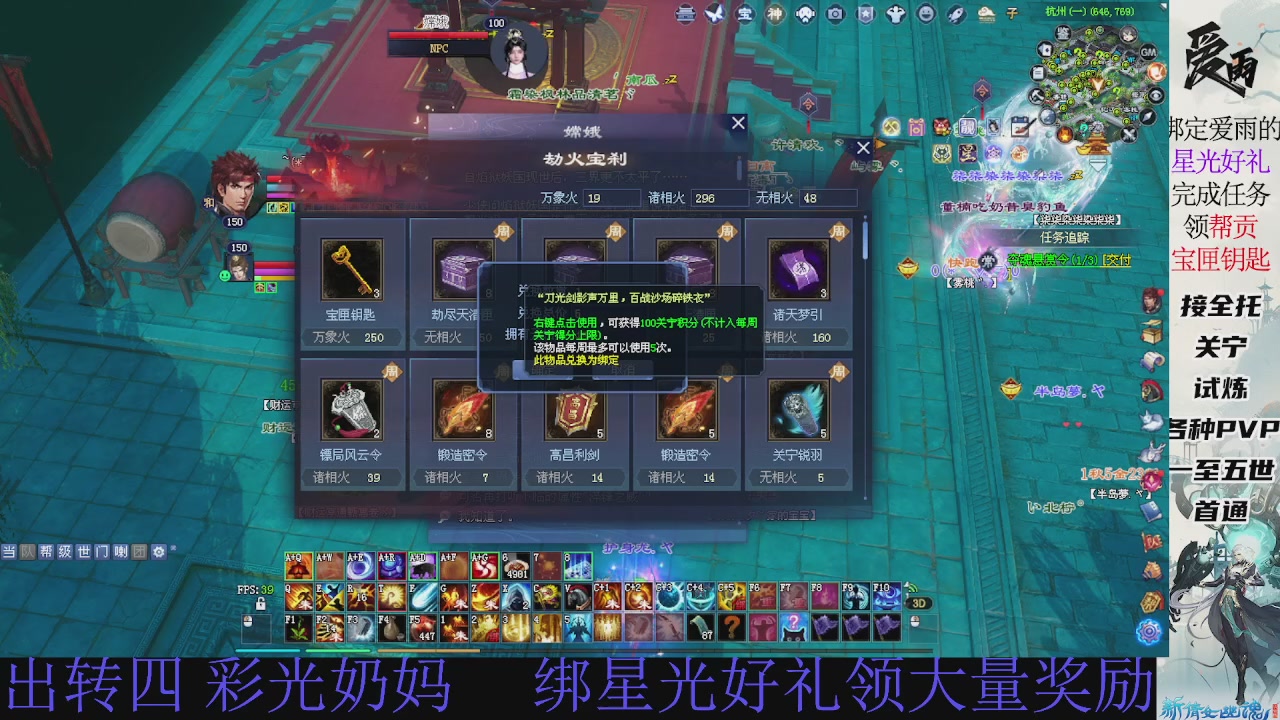The height and width of the screenshot is (720, 1280).
Task: Switch to the 帮 guild chat tab
Action: pyautogui.click(x=46, y=552)
